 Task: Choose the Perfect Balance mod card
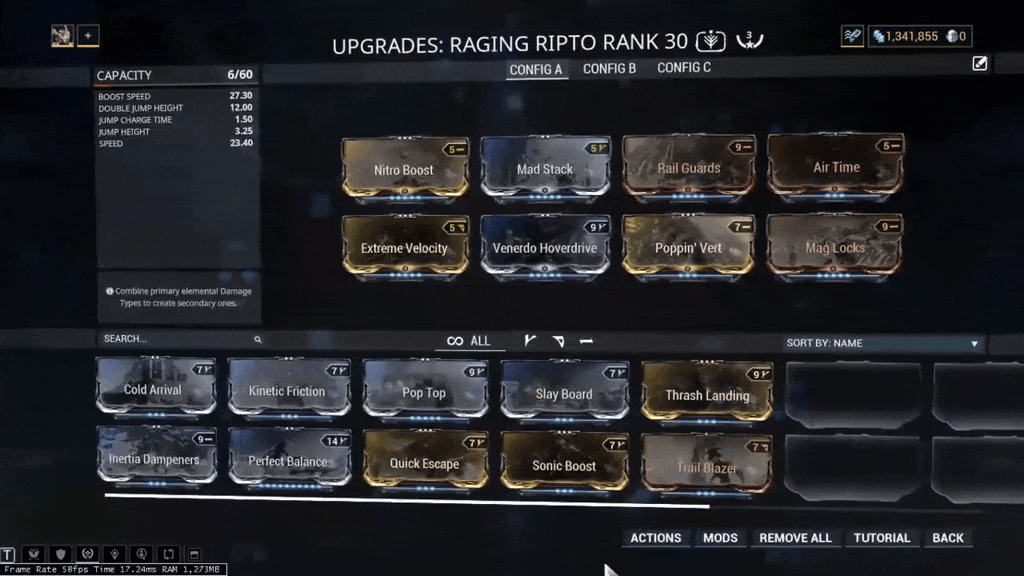tap(288, 460)
